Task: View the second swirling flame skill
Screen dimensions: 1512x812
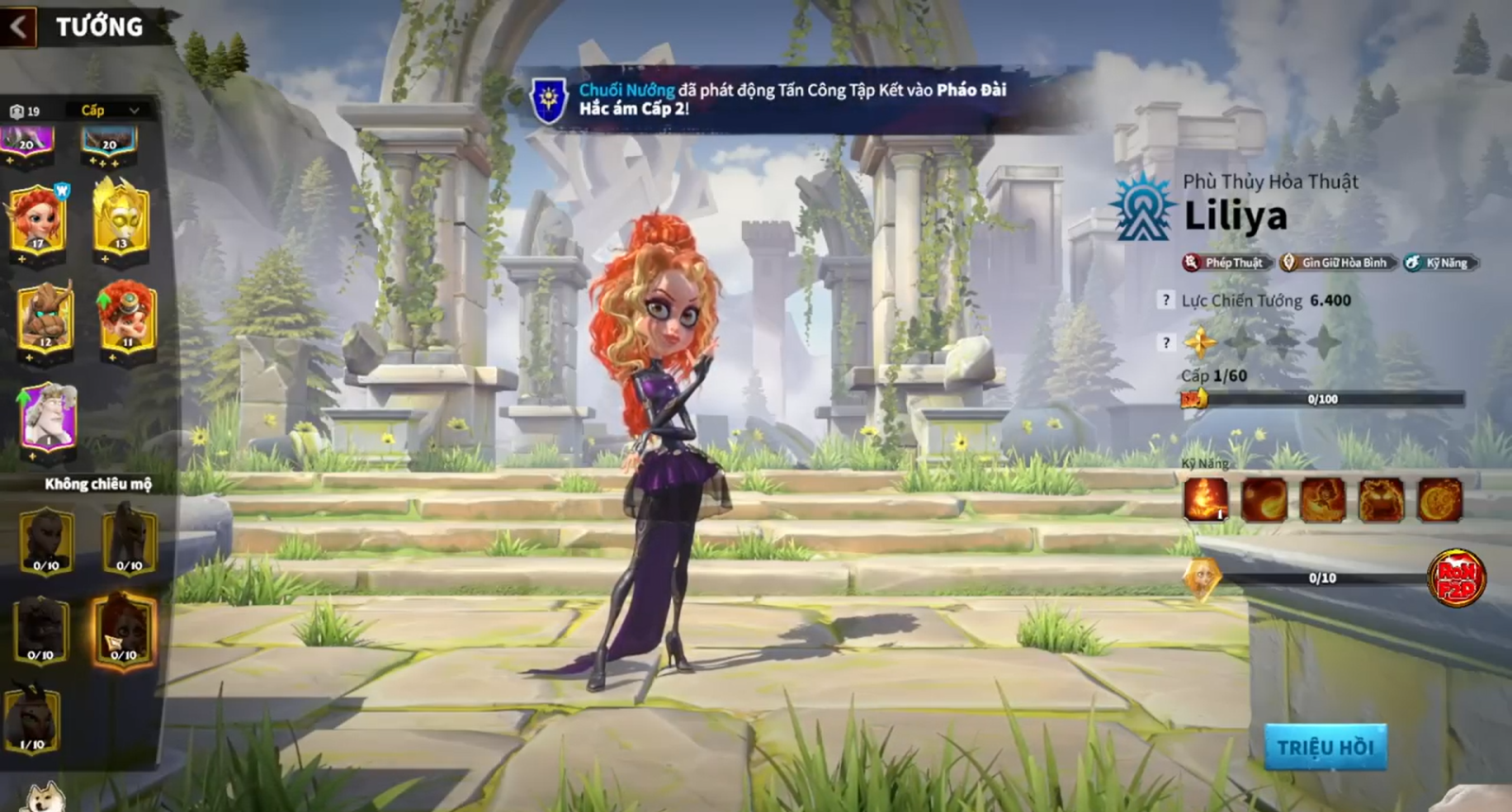Action: [x=1264, y=498]
